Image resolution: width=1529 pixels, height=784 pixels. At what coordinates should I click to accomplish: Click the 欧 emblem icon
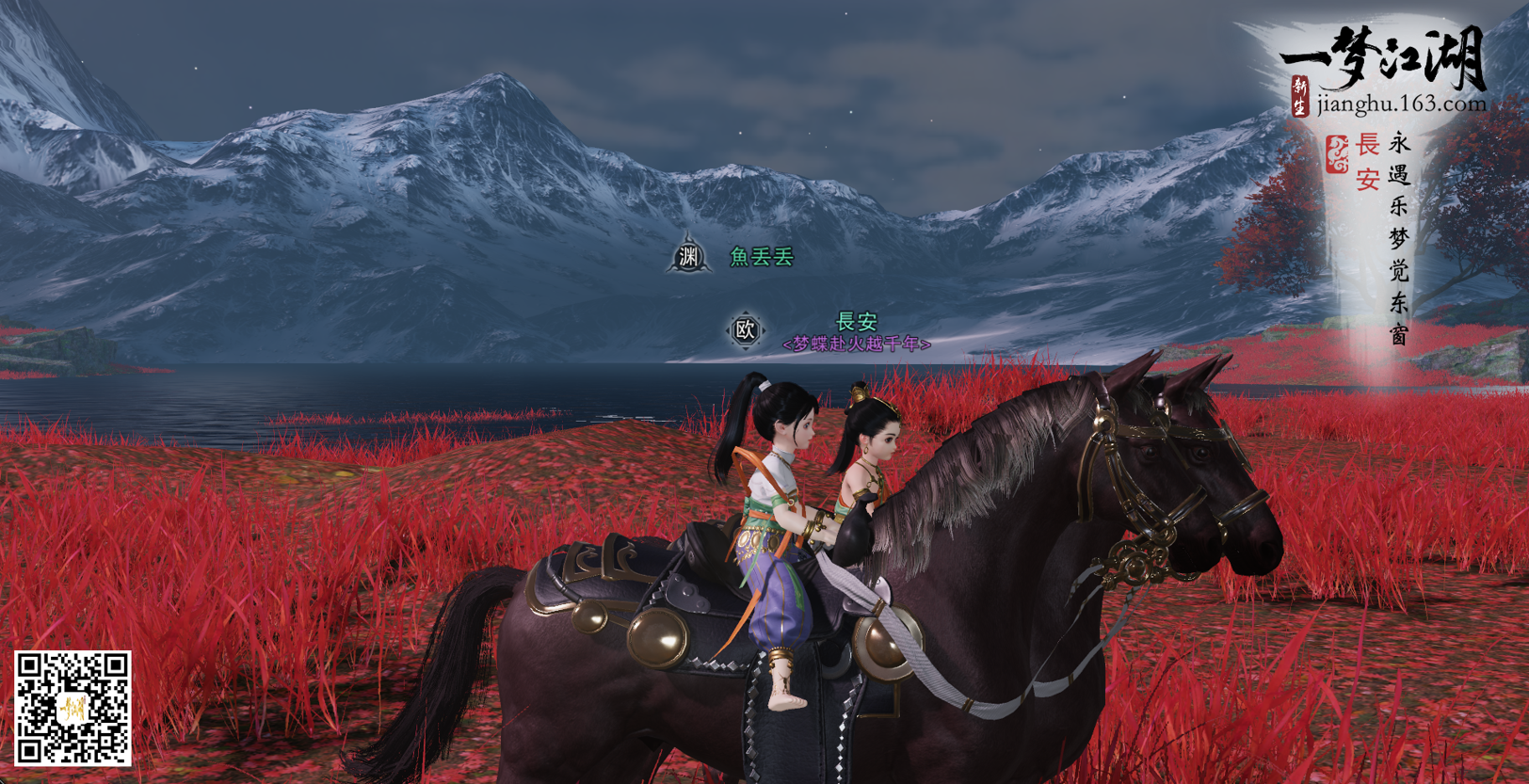tap(745, 330)
